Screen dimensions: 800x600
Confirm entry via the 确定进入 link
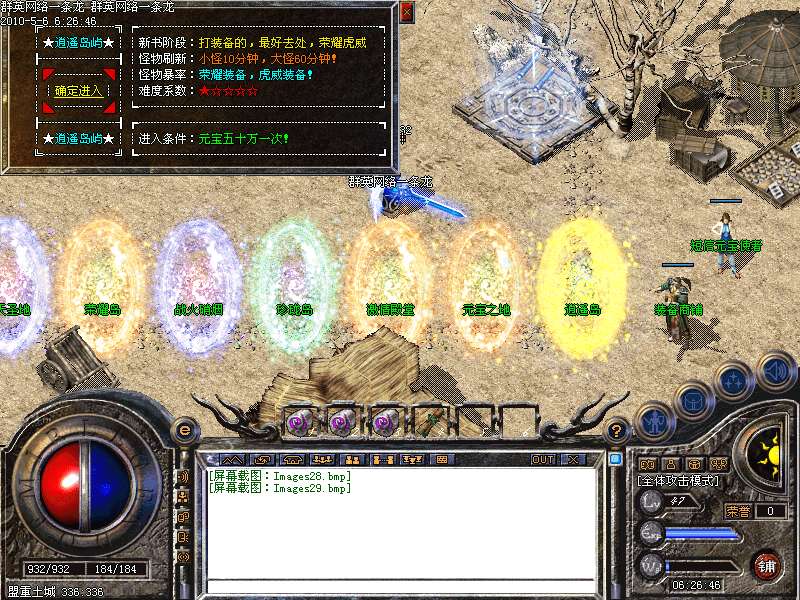79,90
